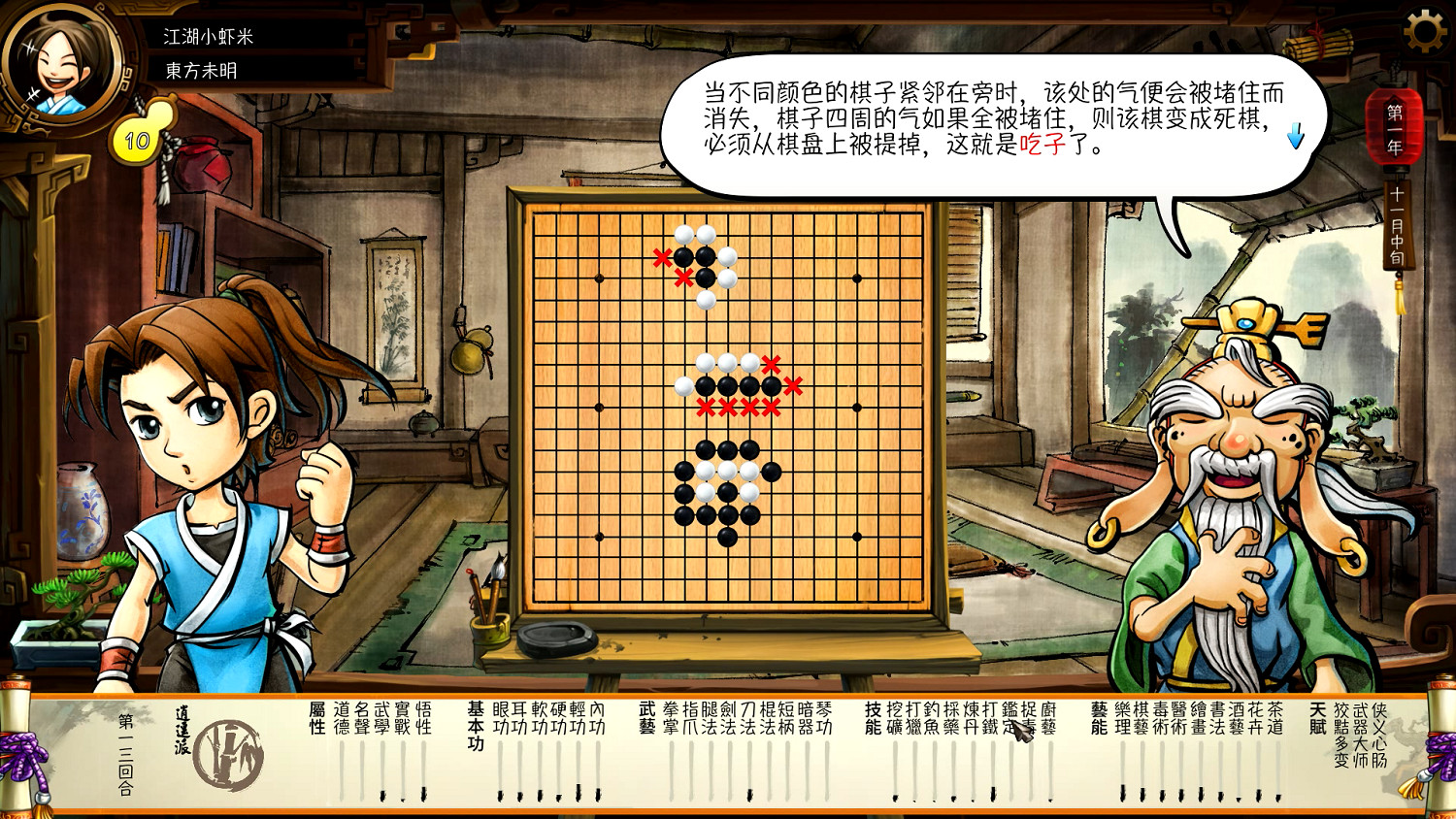Switch to the 技能 skills category
This screenshot has height=819, width=1456.
coord(872,718)
